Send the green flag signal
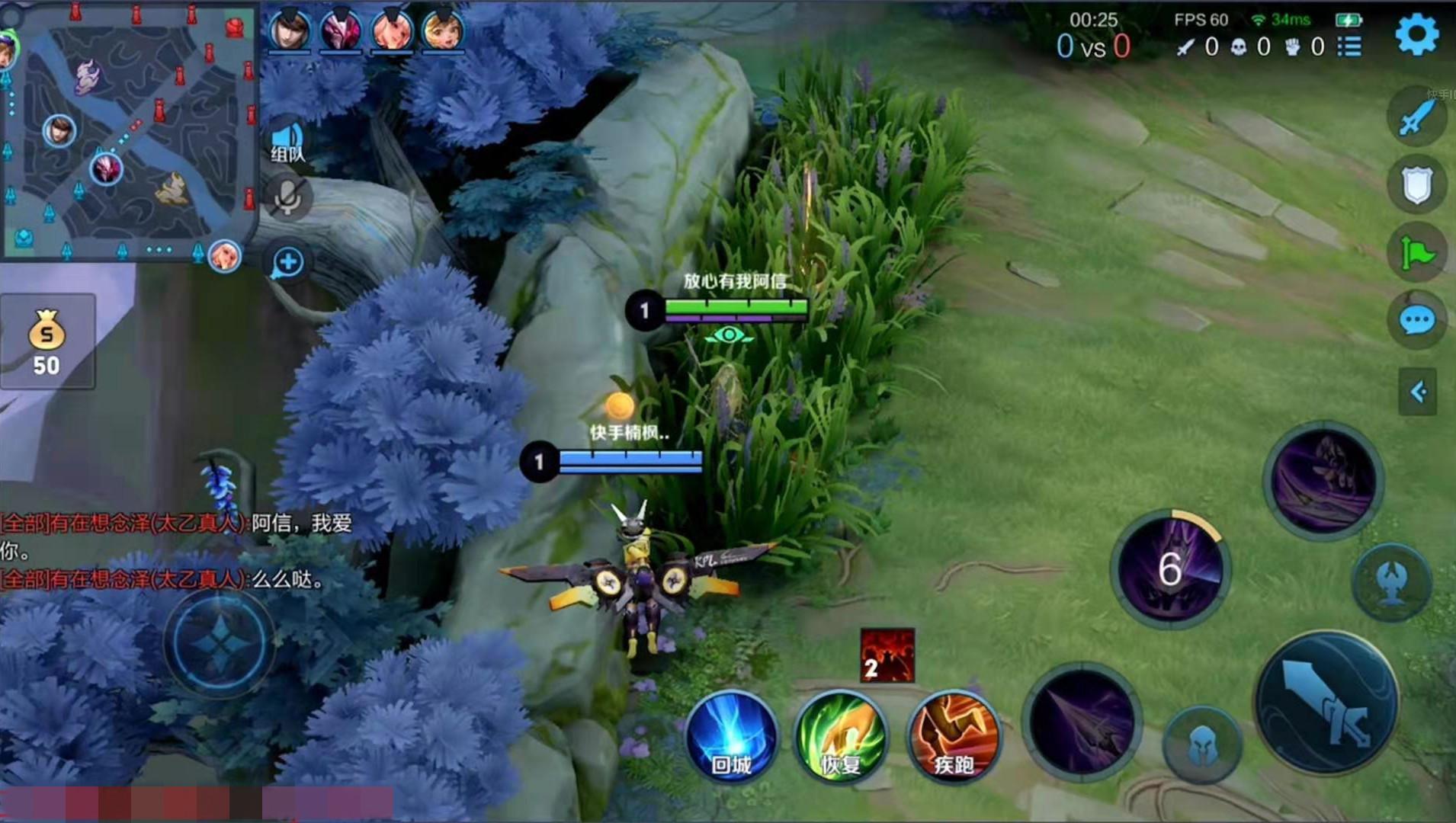Screen dimensions: 1456x823 (1417, 253)
